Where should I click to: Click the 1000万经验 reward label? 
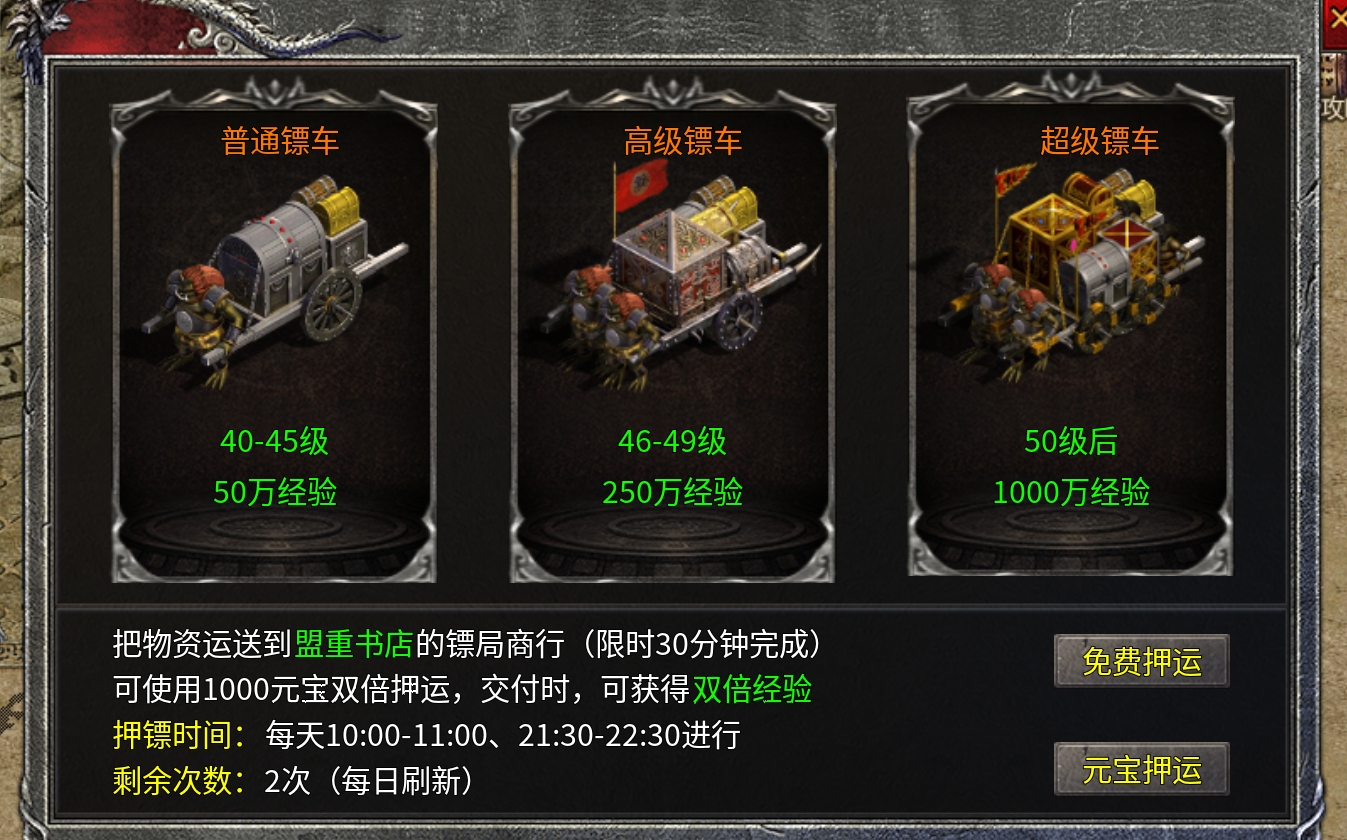point(1071,491)
